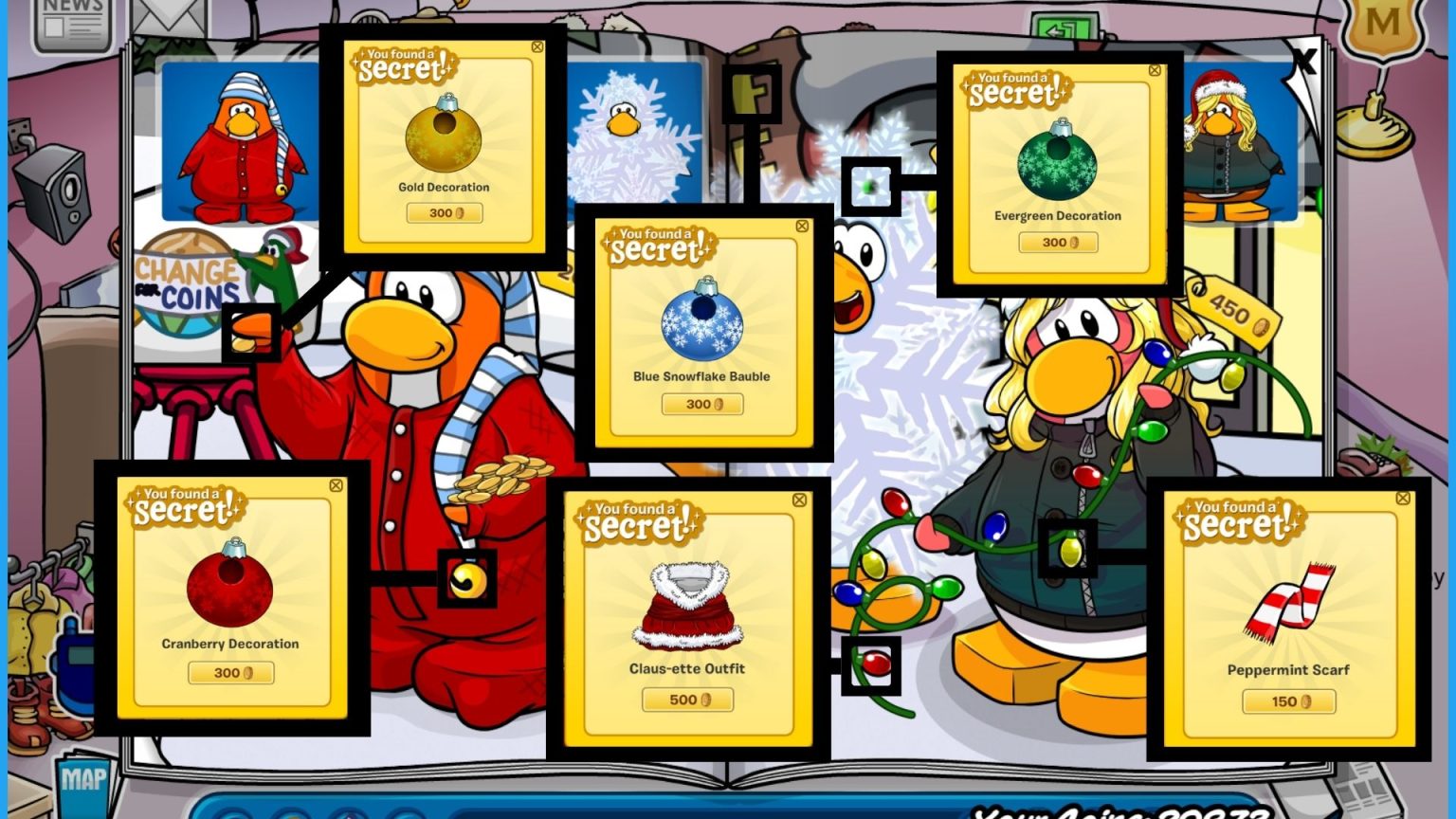Buy the Evergreen Decoration for 300 coins
The width and height of the screenshot is (1456, 819).
[1058, 242]
